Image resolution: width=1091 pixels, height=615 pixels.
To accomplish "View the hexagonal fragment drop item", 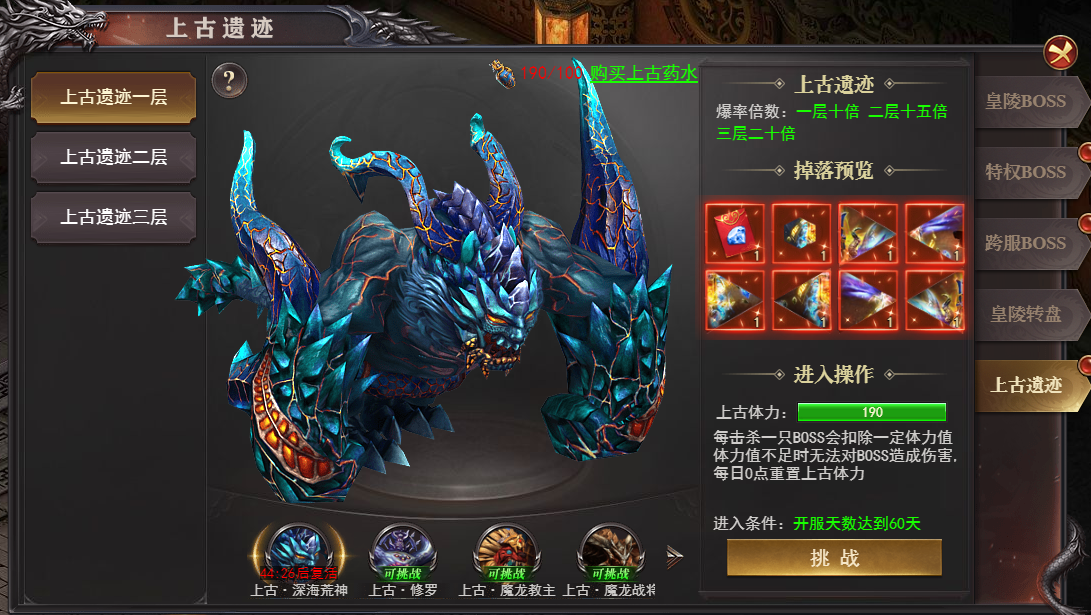I will pyautogui.click(x=801, y=233).
